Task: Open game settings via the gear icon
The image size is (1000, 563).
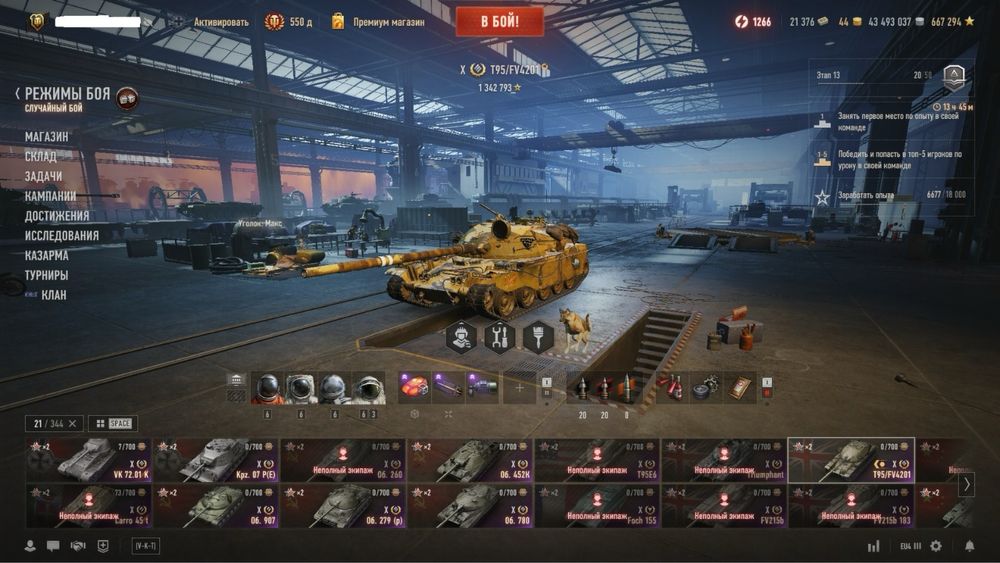Action: (x=936, y=546)
